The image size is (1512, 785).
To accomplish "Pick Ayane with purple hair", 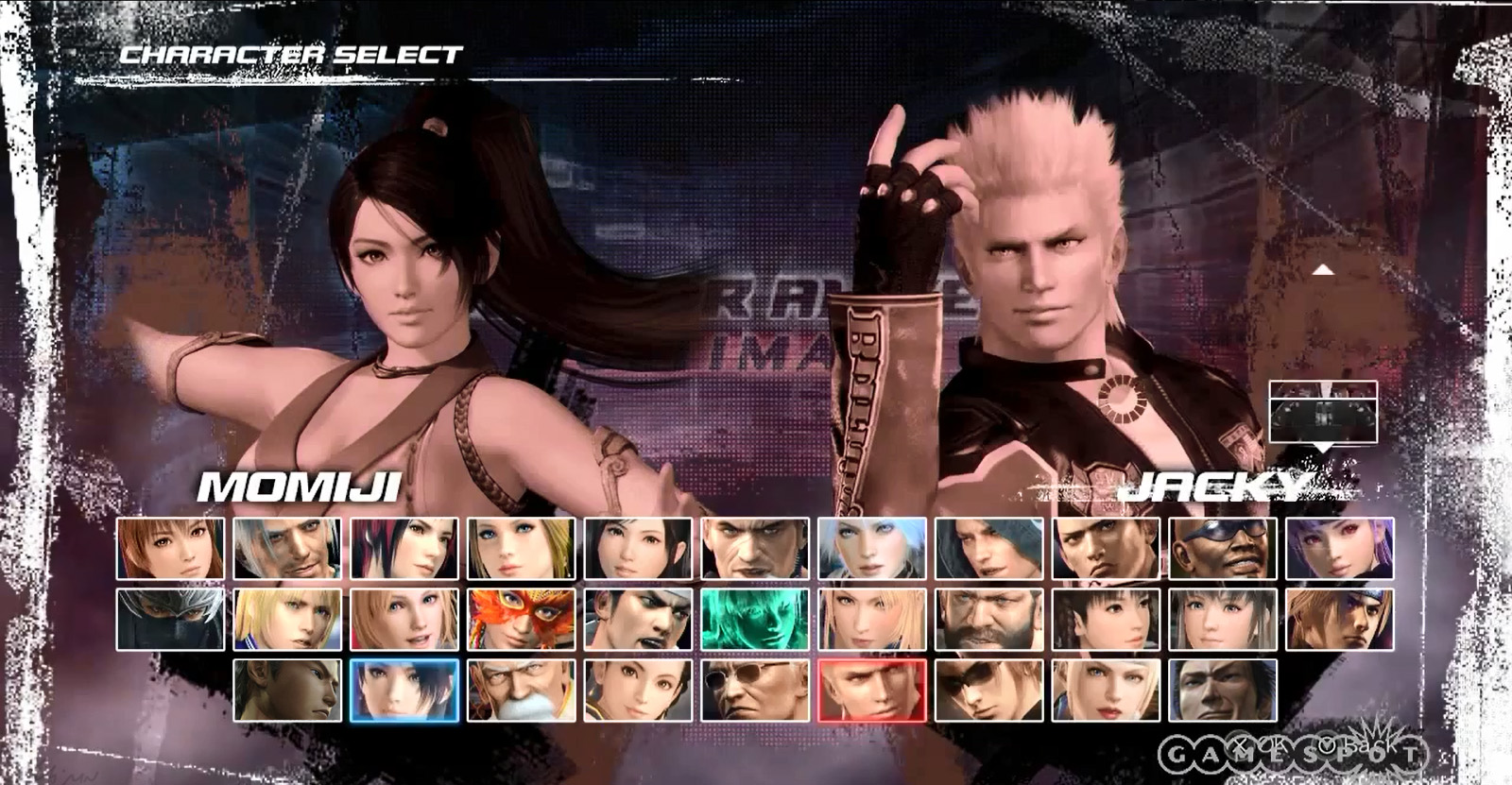I will pos(1340,548).
